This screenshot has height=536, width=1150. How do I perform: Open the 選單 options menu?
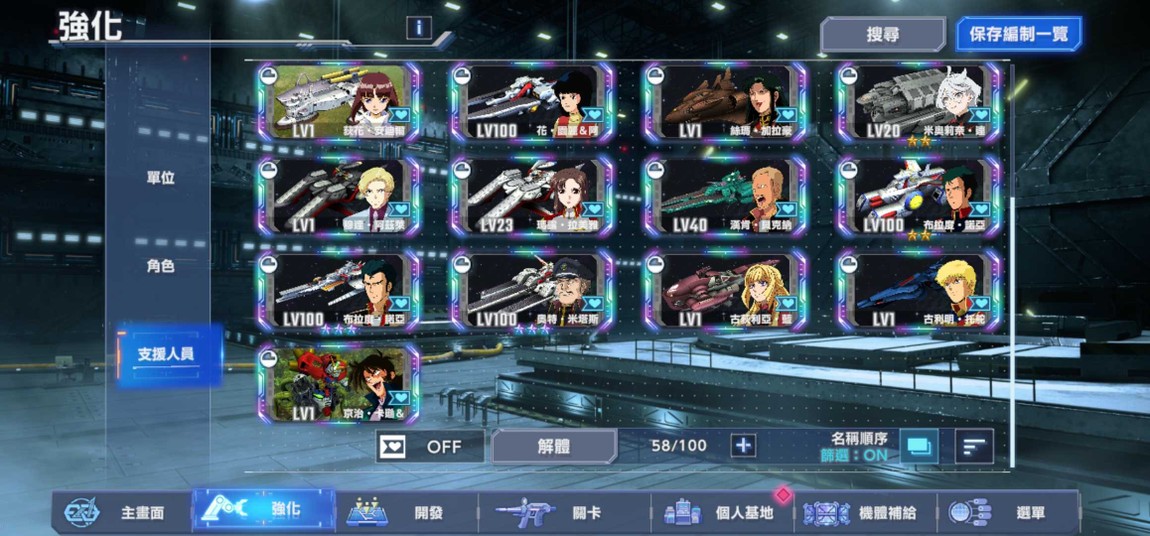(1010, 513)
